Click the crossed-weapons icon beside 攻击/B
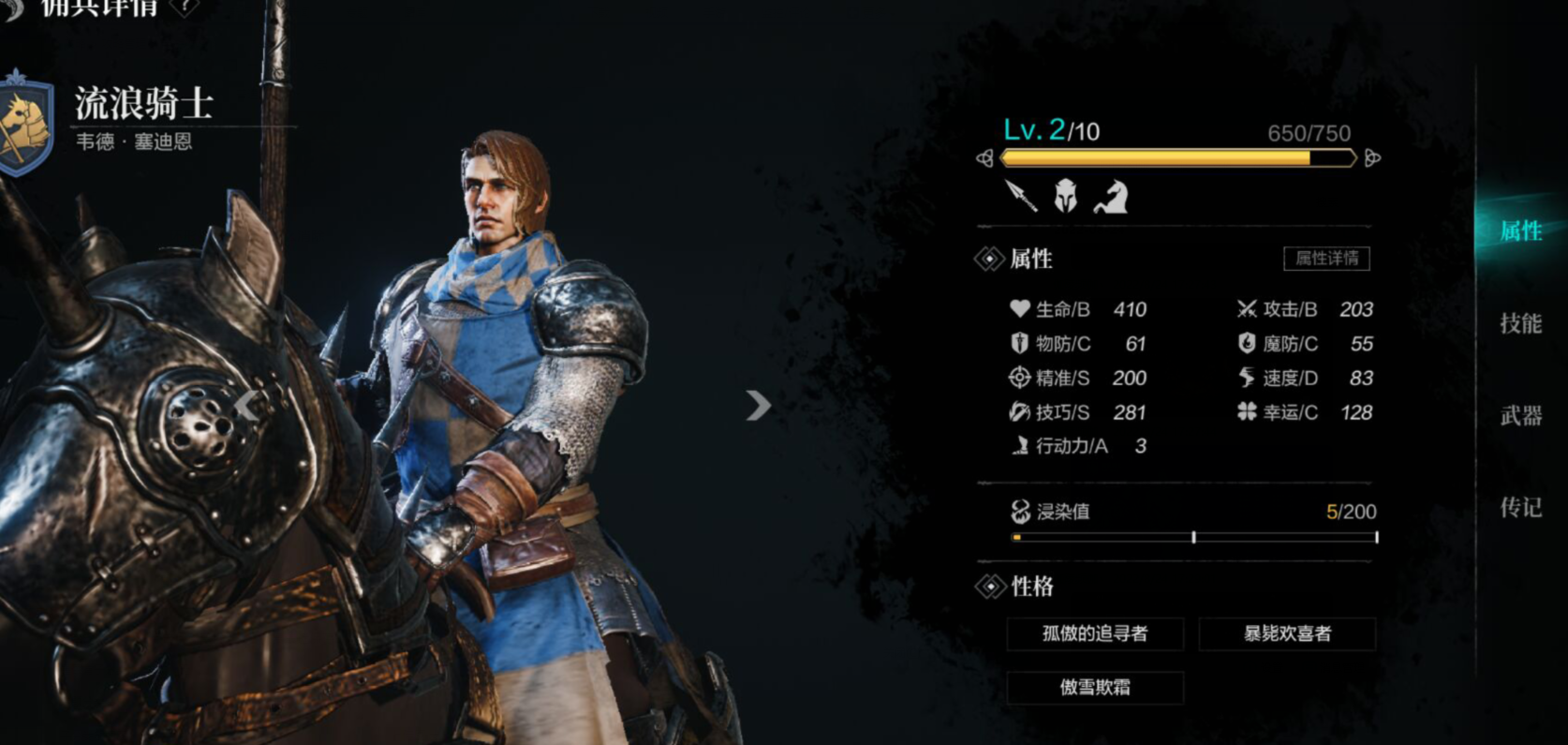 pyautogui.click(x=1247, y=309)
